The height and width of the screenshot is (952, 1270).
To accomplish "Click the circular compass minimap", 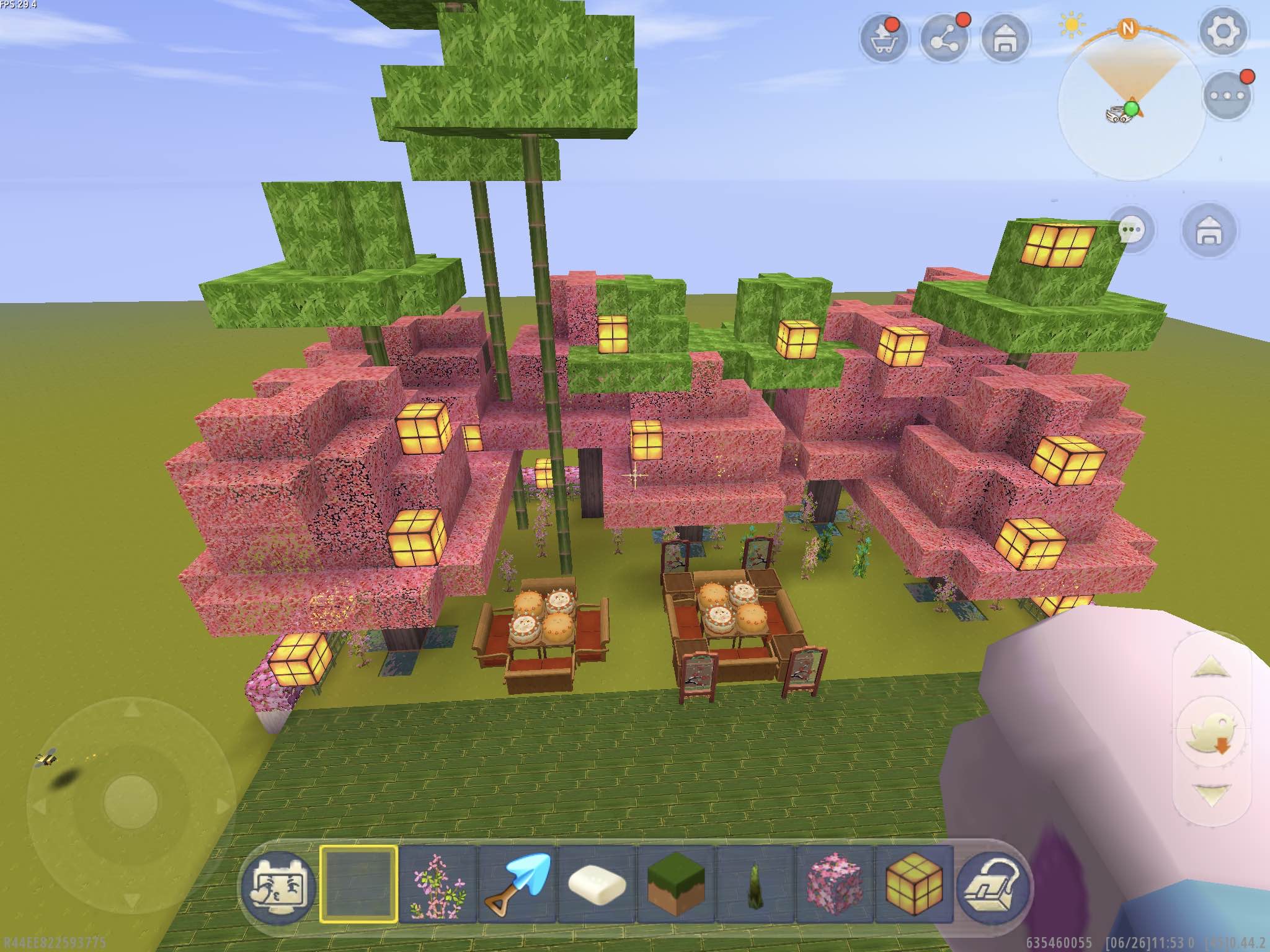I will click(1131, 107).
